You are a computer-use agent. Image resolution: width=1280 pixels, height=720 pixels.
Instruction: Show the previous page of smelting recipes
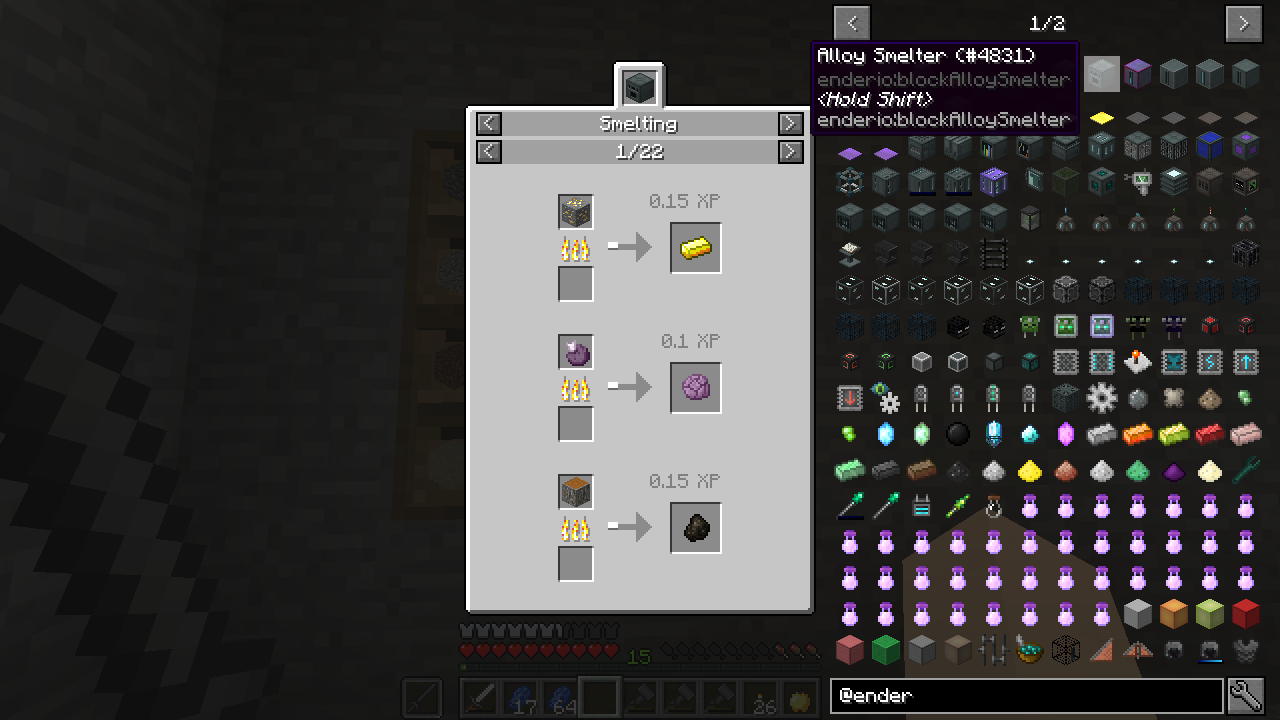488,151
